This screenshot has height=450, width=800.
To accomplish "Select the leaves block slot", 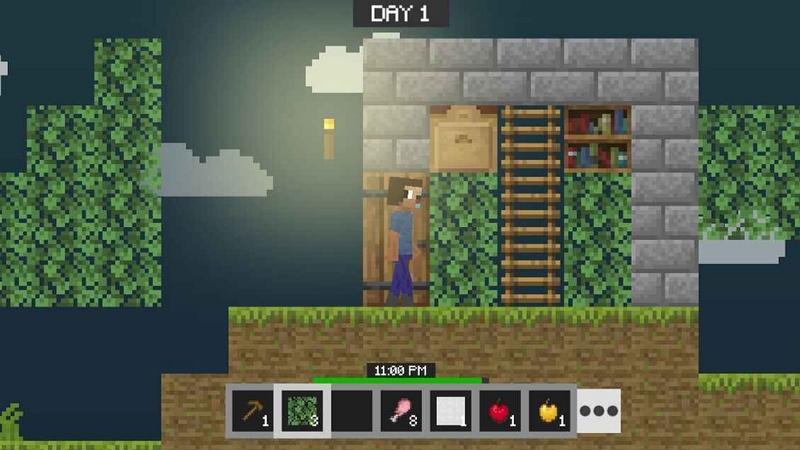I will [299, 411].
